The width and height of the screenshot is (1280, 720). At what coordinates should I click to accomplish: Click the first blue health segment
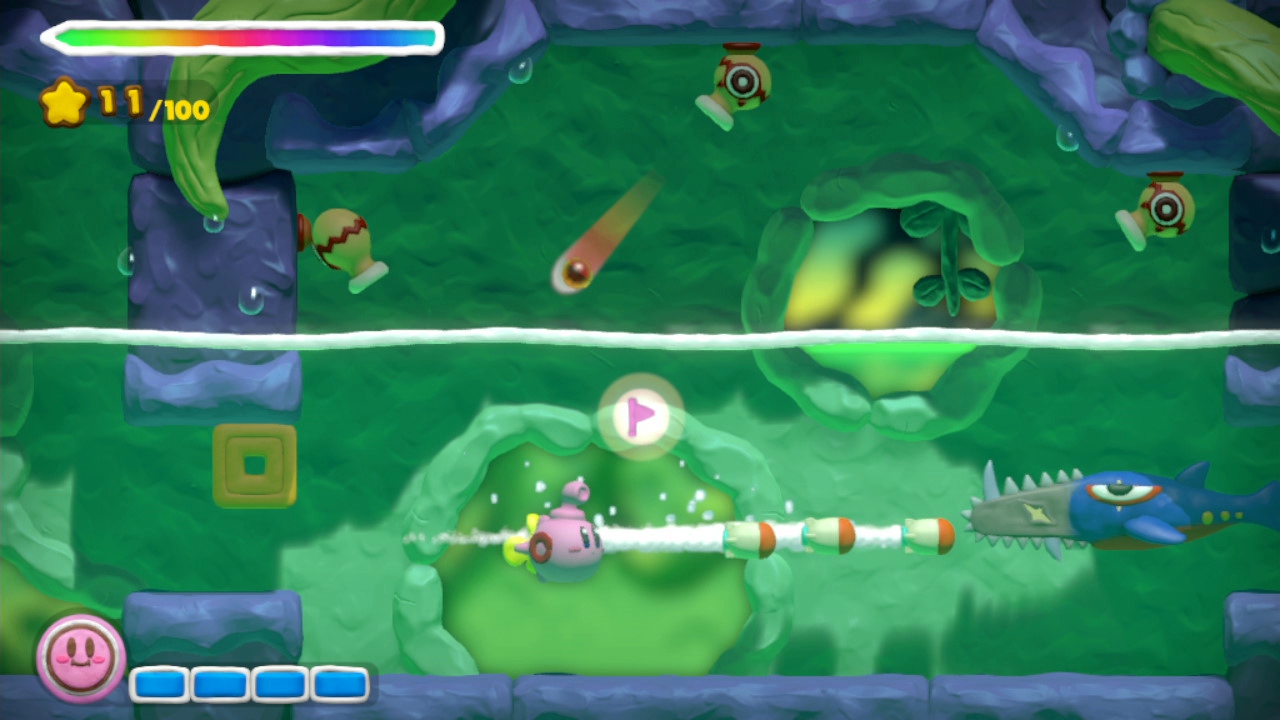tap(160, 684)
